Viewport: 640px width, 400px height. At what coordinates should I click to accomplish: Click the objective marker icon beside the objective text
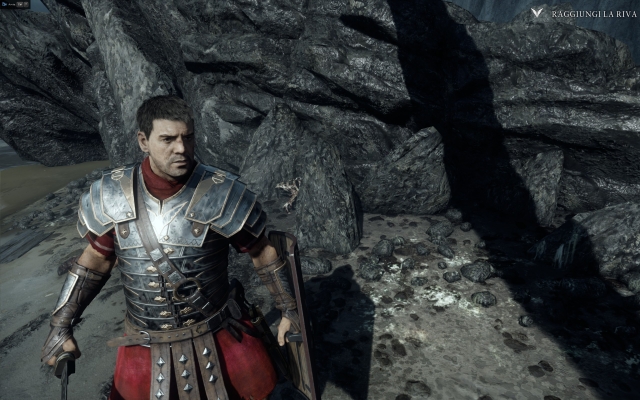538,13
